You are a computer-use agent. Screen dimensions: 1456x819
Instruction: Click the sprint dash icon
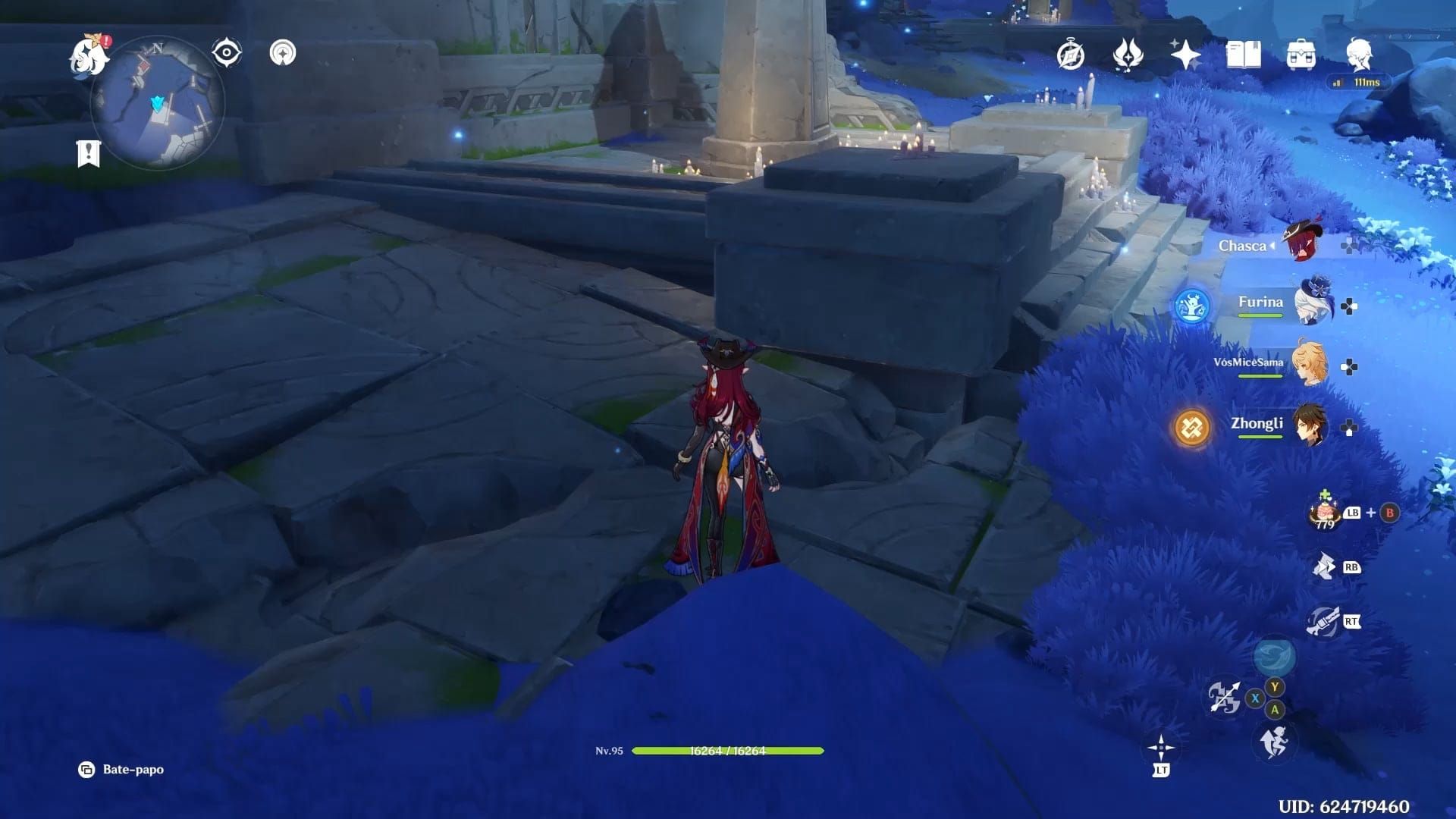(x=1275, y=741)
